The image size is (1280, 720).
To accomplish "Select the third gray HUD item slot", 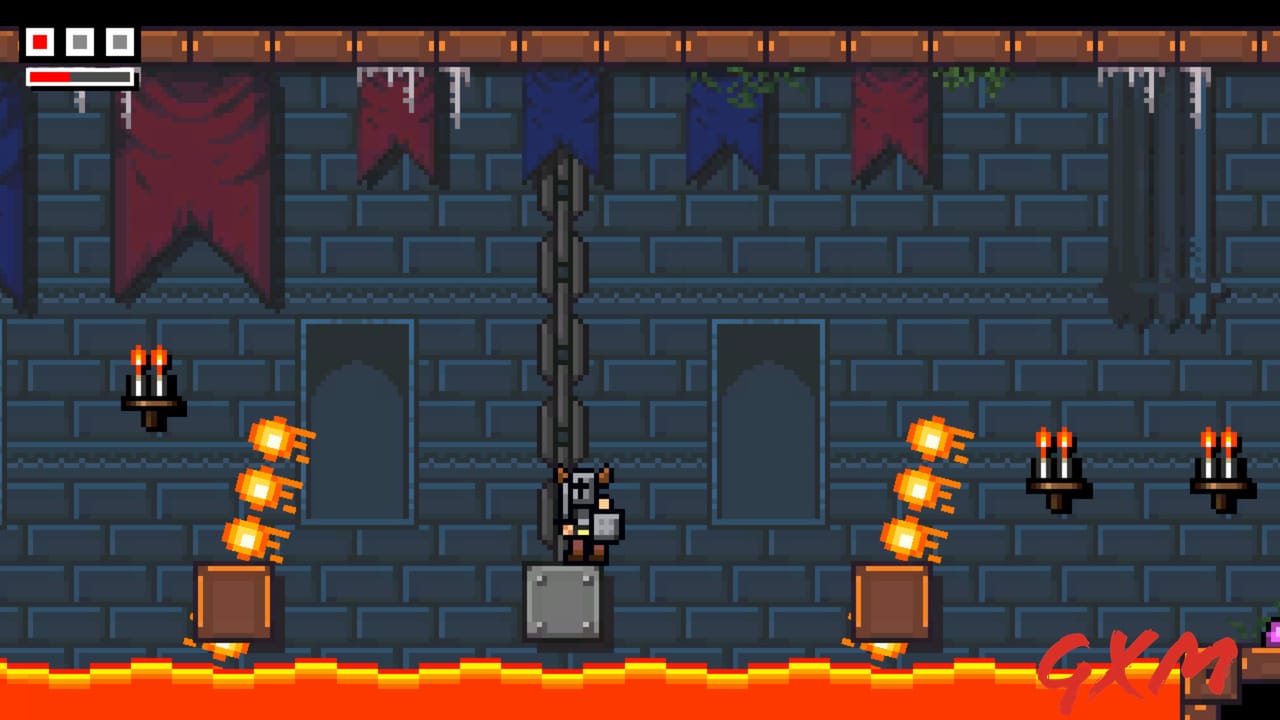I will point(119,42).
